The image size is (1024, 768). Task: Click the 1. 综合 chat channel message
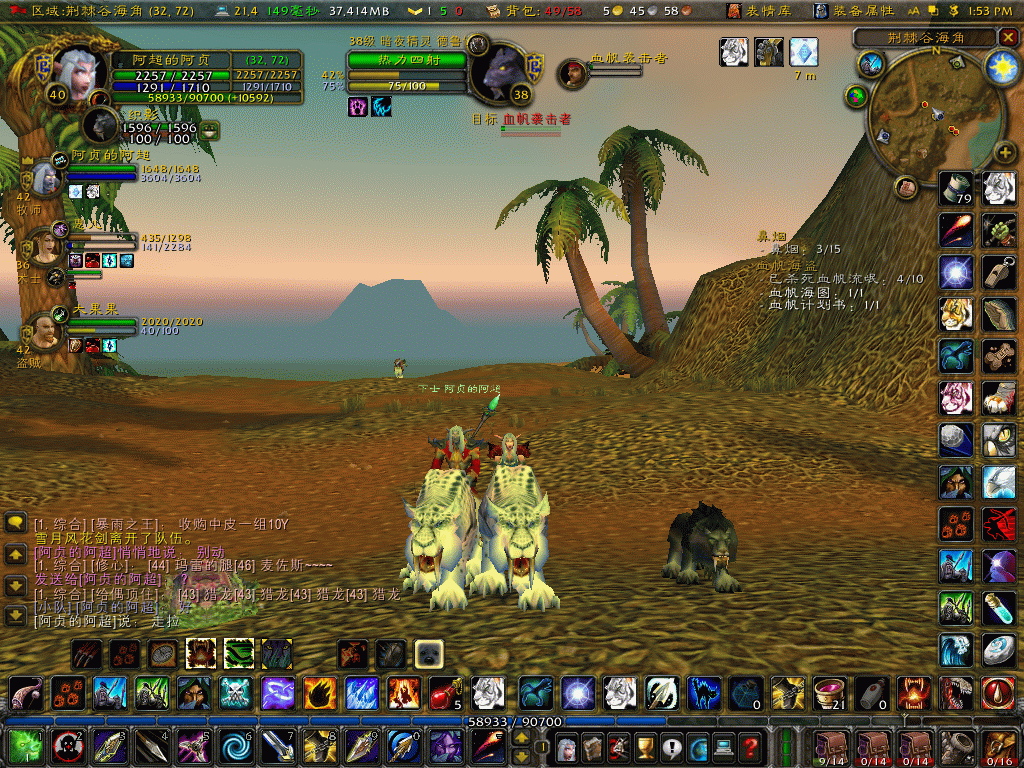pos(160,524)
